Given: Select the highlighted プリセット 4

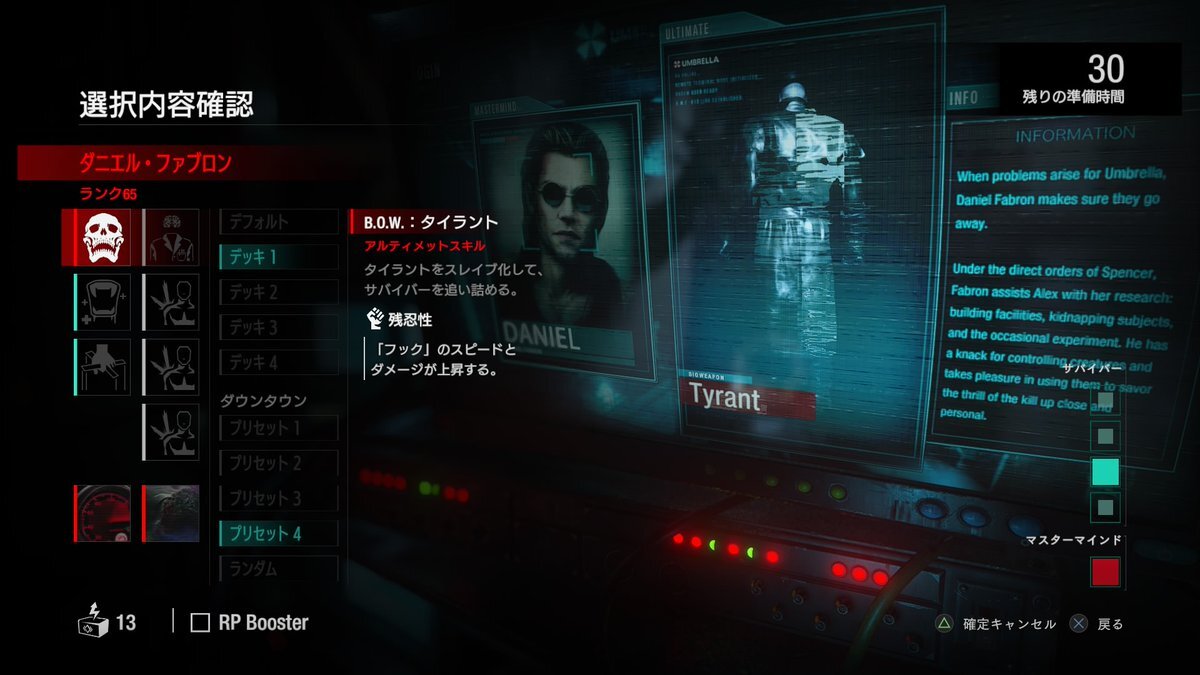Looking at the screenshot, I should tap(279, 534).
